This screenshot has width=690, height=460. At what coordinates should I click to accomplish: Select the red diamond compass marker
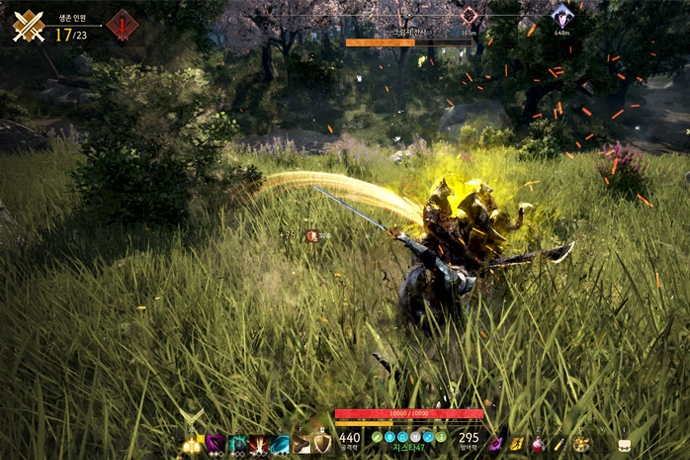tap(469, 16)
